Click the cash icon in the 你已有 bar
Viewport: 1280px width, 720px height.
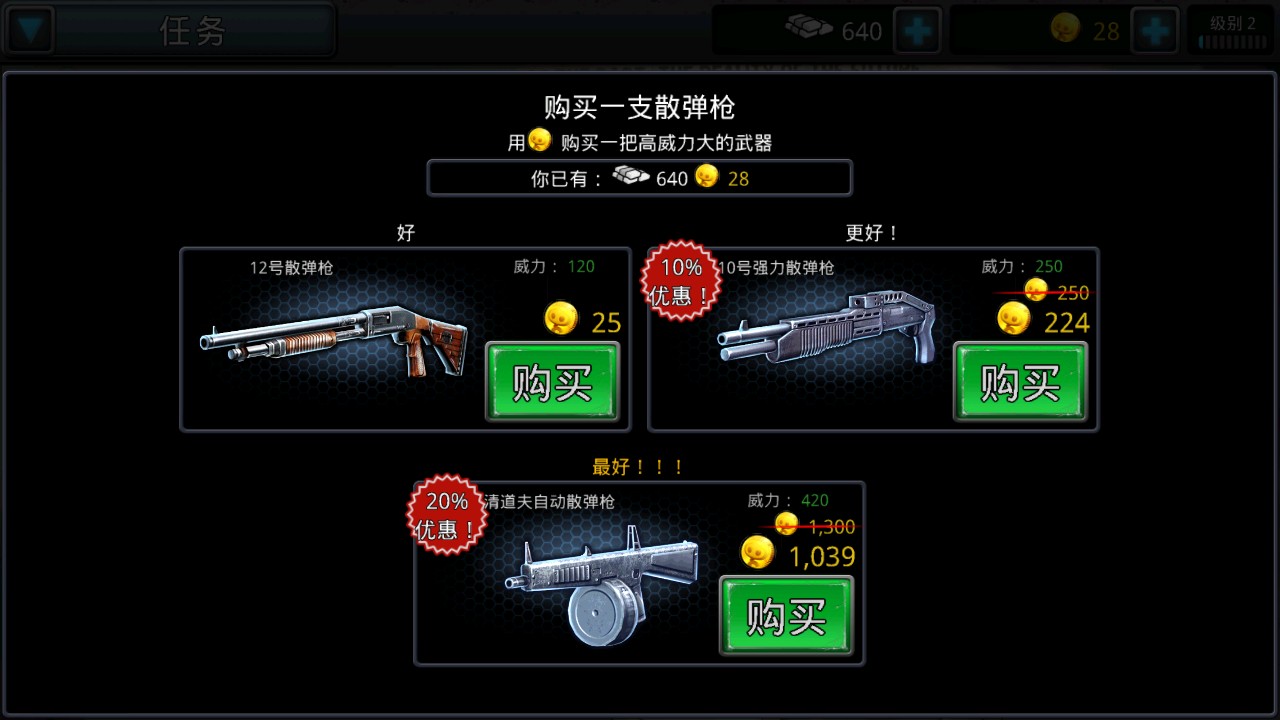[630, 176]
